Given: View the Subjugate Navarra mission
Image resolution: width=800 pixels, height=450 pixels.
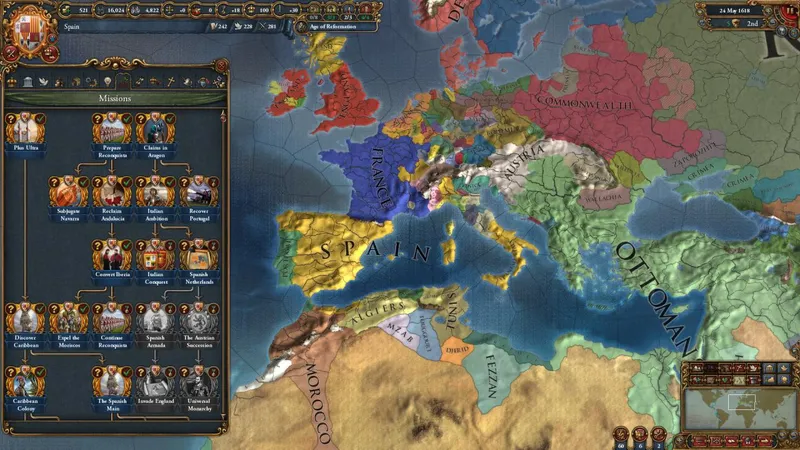Looking at the screenshot, I should click(x=68, y=192).
